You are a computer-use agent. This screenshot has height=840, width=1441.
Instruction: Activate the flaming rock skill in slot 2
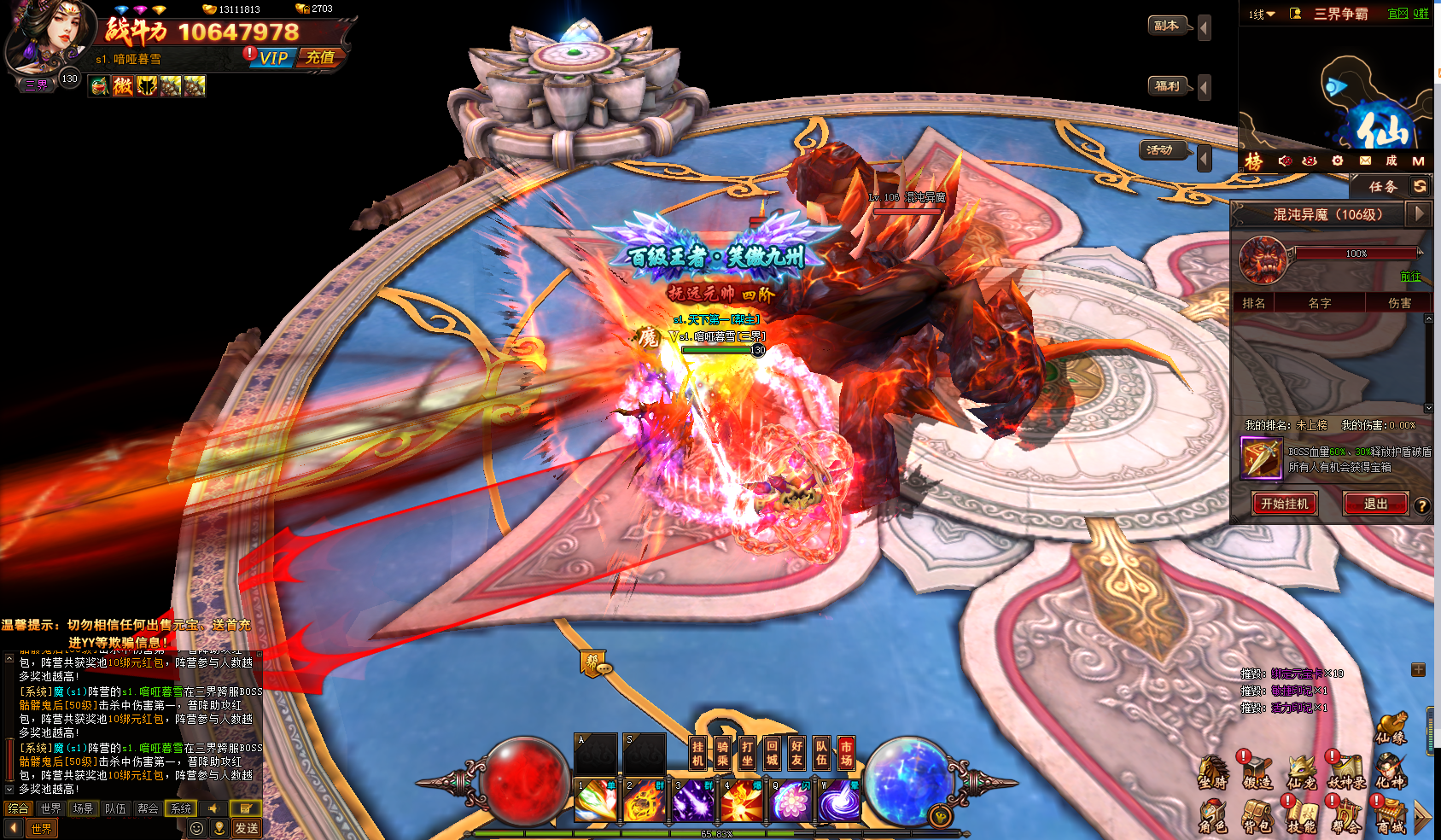[x=645, y=802]
